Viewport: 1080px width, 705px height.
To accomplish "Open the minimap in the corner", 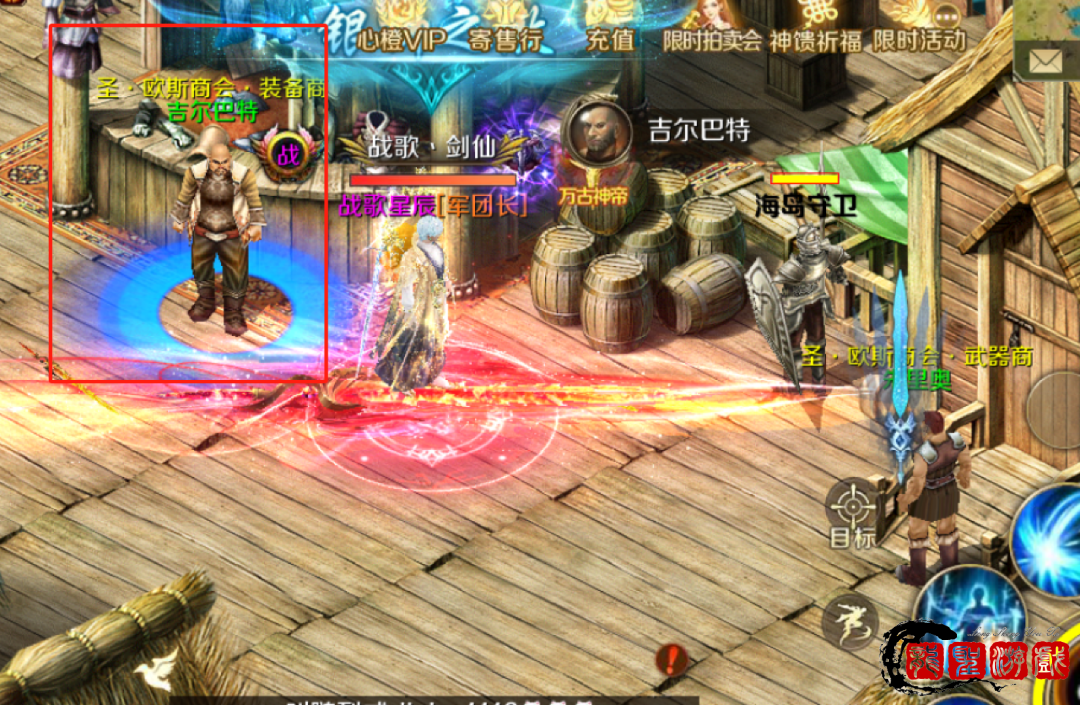I will pos(1050,18).
